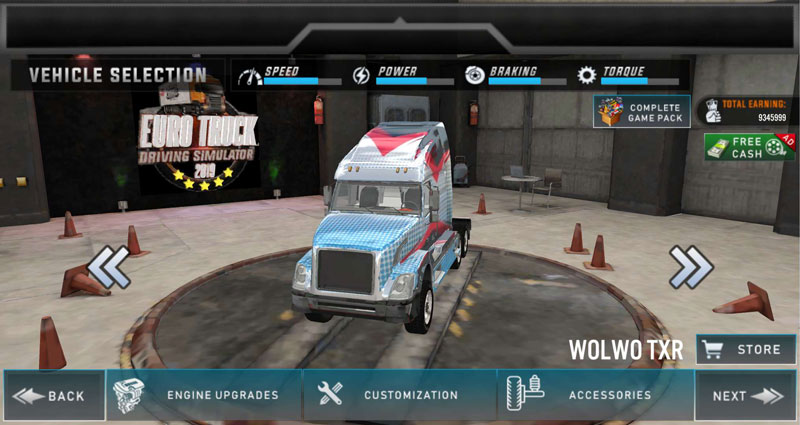Proceed with the Next button
This screenshot has height=425, width=800.
(x=746, y=396)
